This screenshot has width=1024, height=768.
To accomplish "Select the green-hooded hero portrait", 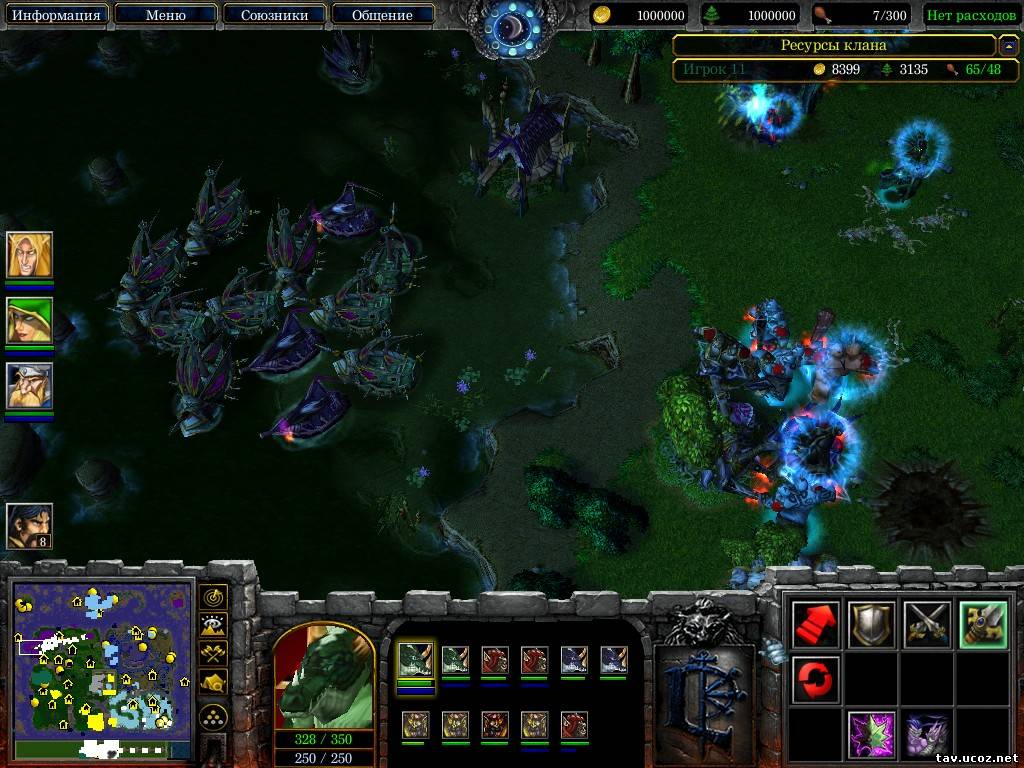I will tap(29, 321).
